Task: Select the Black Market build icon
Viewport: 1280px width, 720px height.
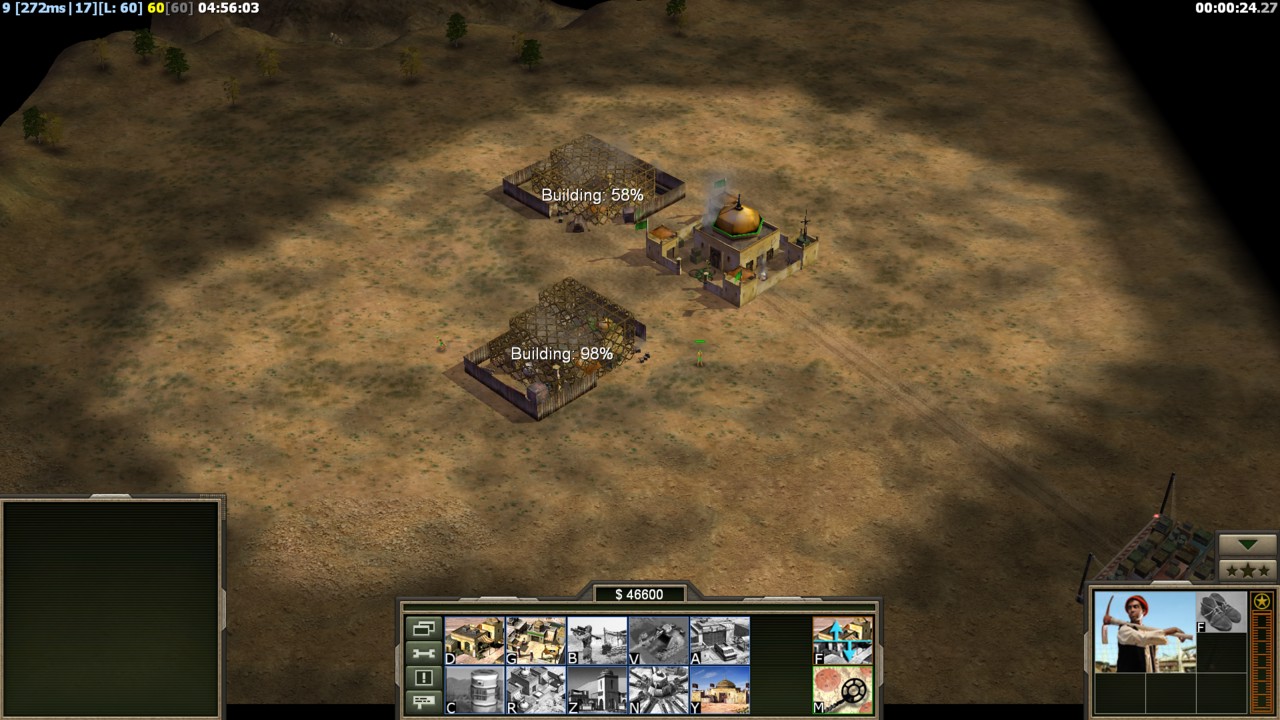Action: click(x=535, y=690)
